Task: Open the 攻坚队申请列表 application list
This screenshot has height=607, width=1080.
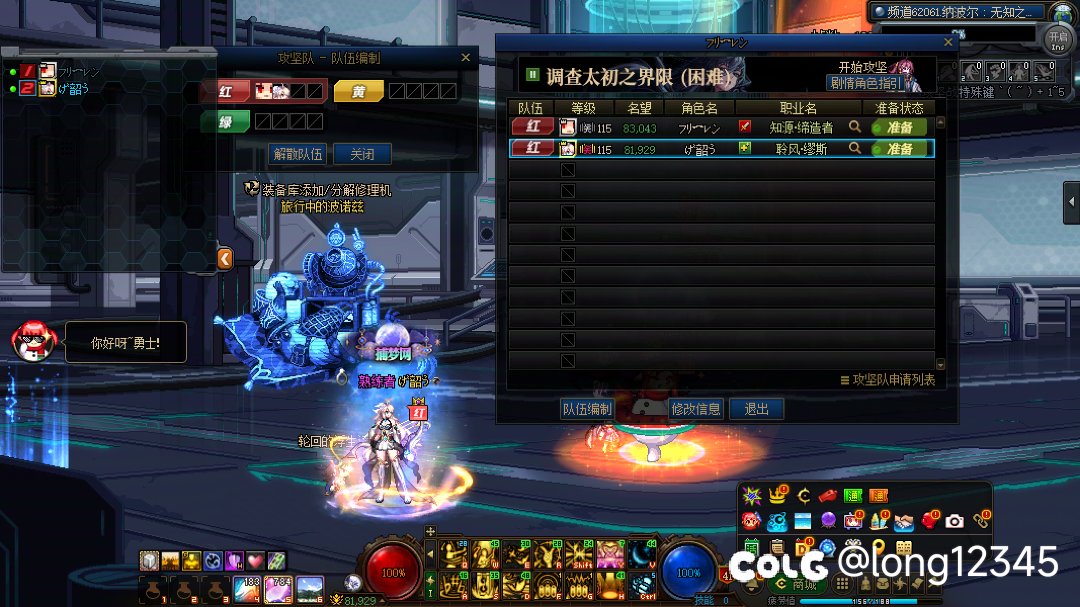Action: point(888,380)
